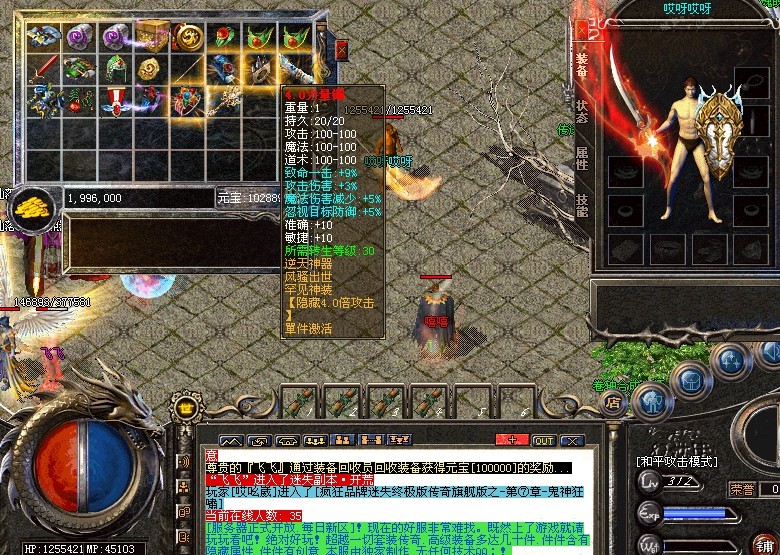Pick the red sword in the bag
Viewport: 780px width, 555px height.
click(43, 69)
